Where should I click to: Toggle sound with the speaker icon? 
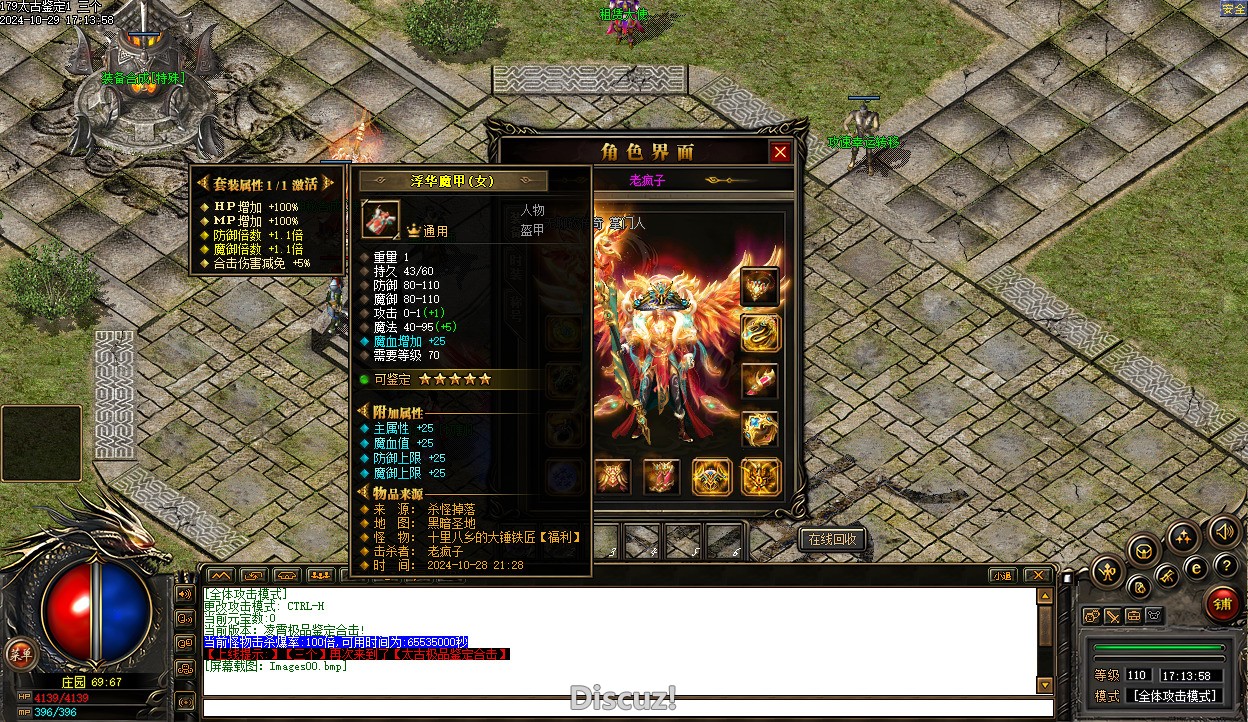[x=1223, y=530]
